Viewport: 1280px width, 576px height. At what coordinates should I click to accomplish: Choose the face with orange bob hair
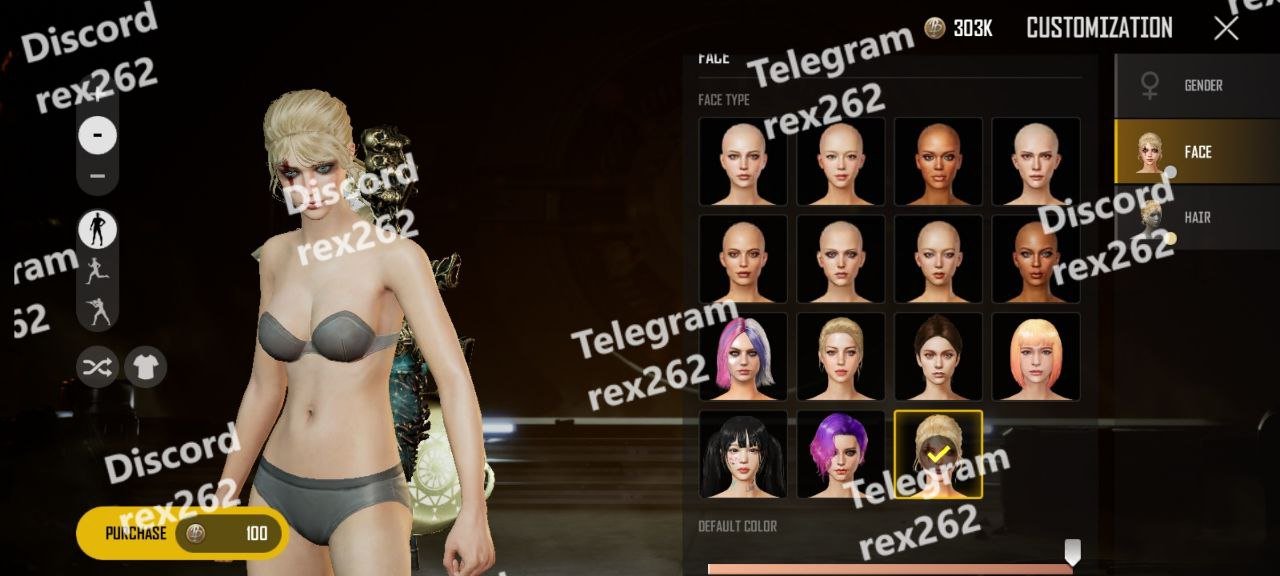1035,357
